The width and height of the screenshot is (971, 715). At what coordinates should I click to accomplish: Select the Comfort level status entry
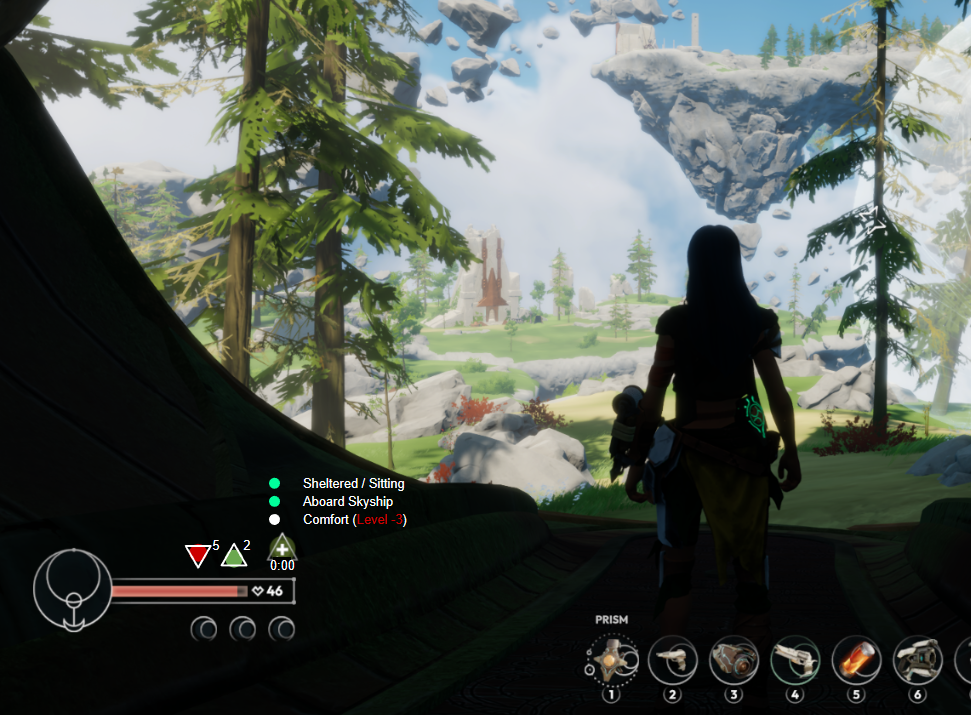point(354,520)
